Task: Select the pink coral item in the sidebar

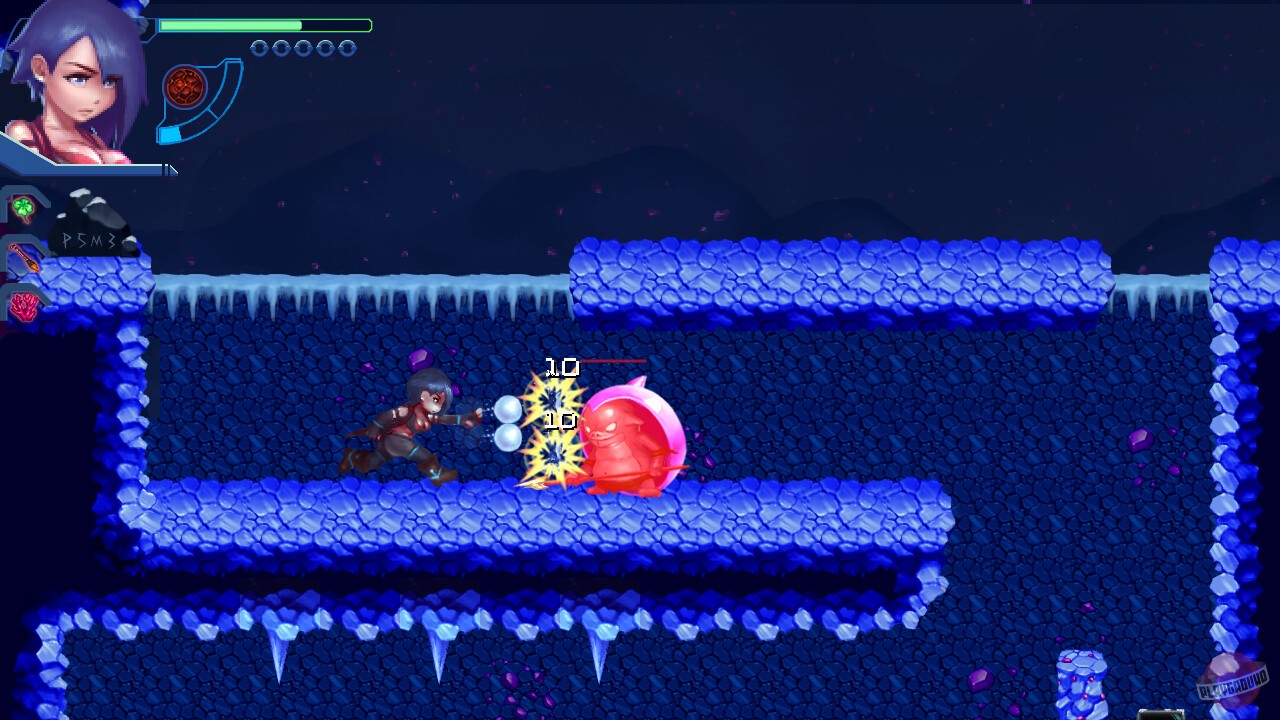Action: 22,305
